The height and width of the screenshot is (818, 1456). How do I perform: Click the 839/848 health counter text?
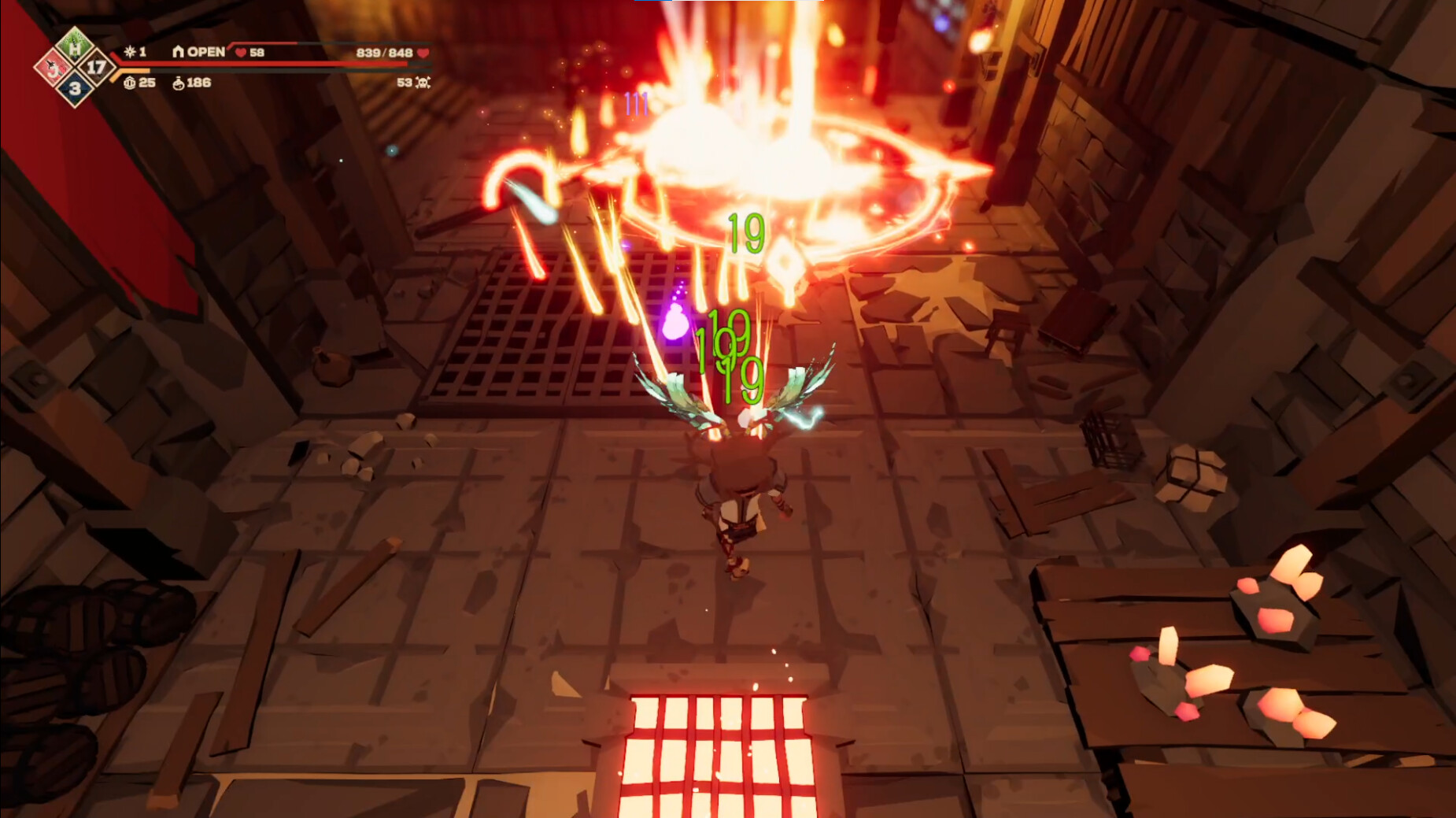(386, 54)
